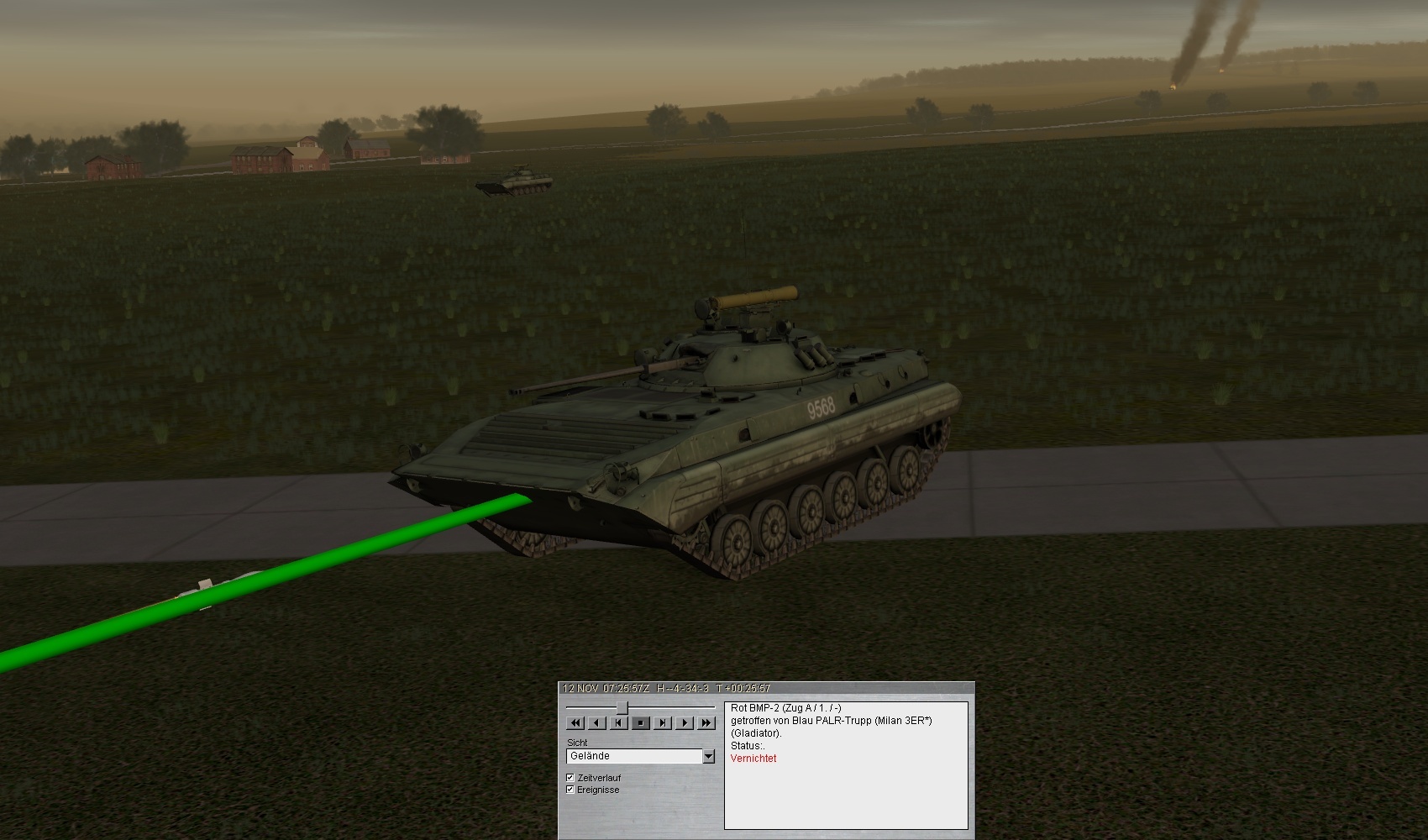The width and height of the screenshot is (1428, 840).
Task: Open the Sicht dropdown showing Gelände
Action: point(708,756)
